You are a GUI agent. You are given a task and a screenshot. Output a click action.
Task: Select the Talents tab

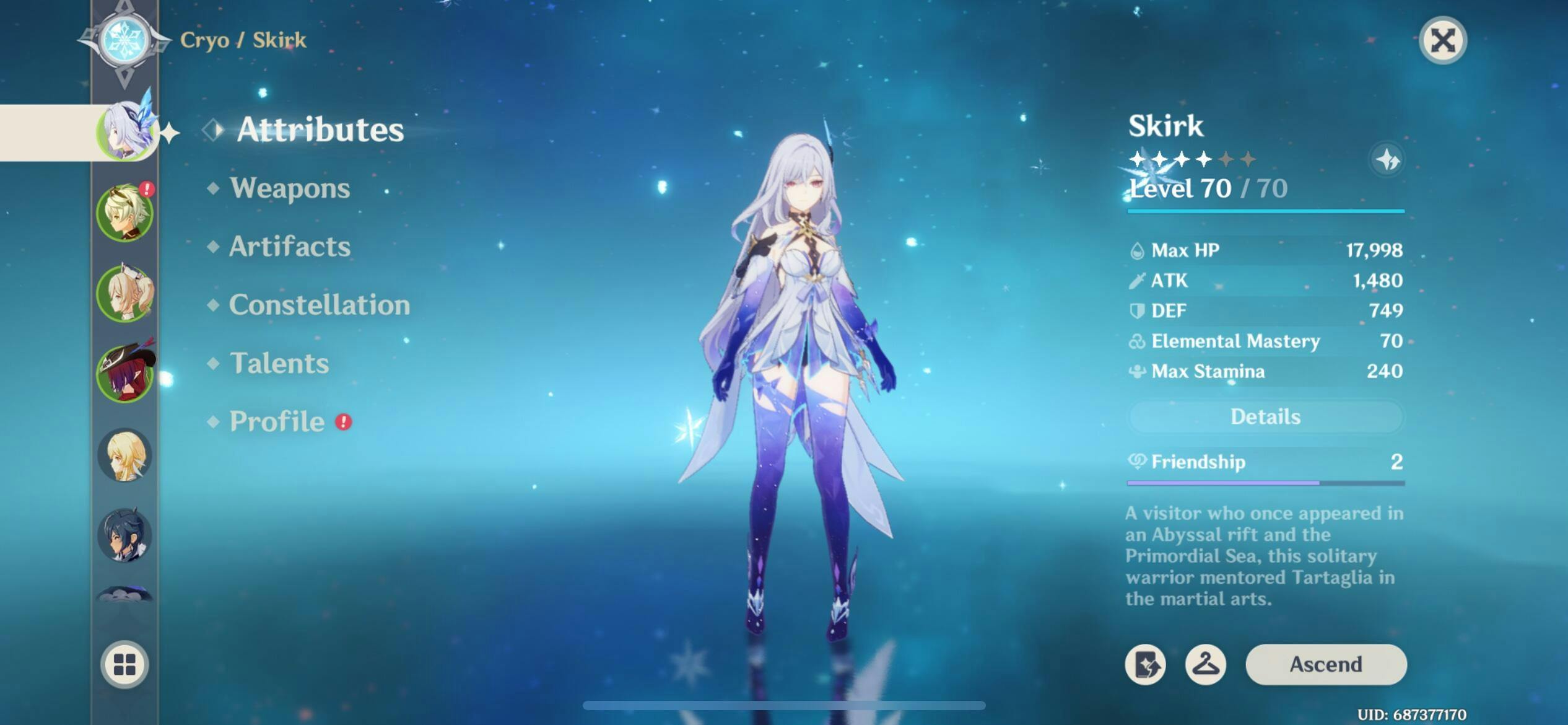tap(279, 363)
